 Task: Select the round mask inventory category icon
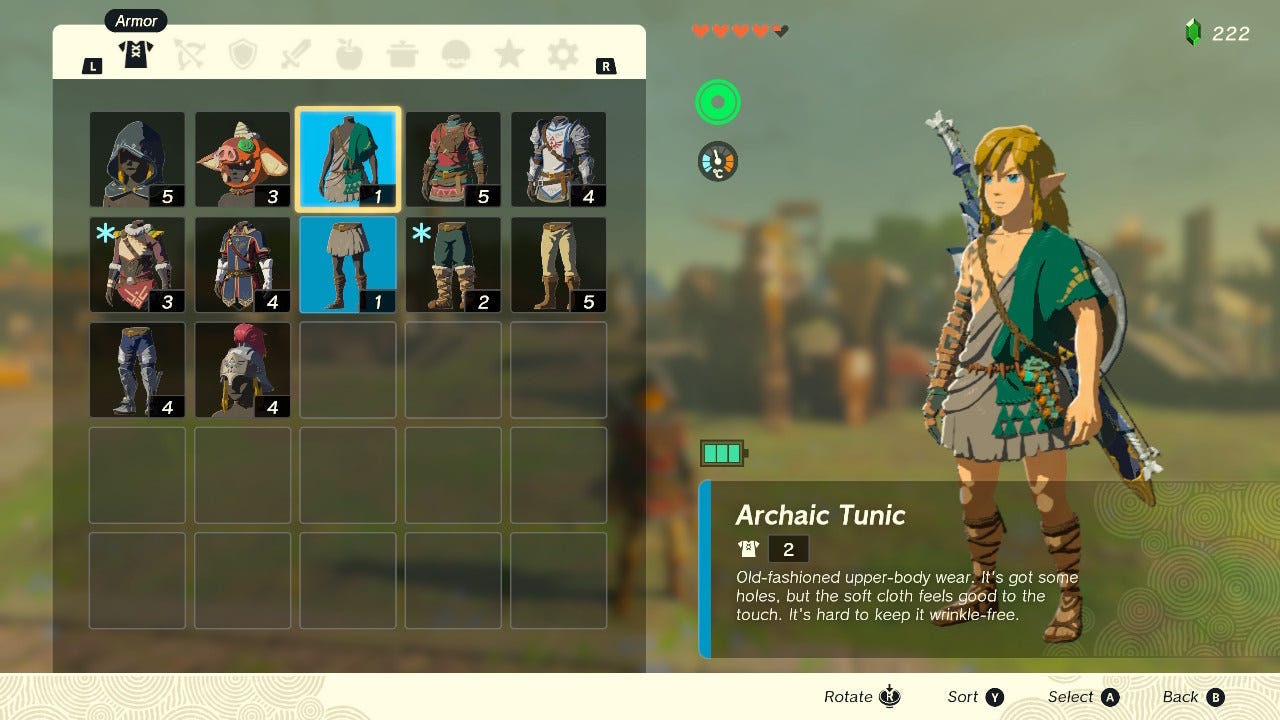(x=455, y=54)
